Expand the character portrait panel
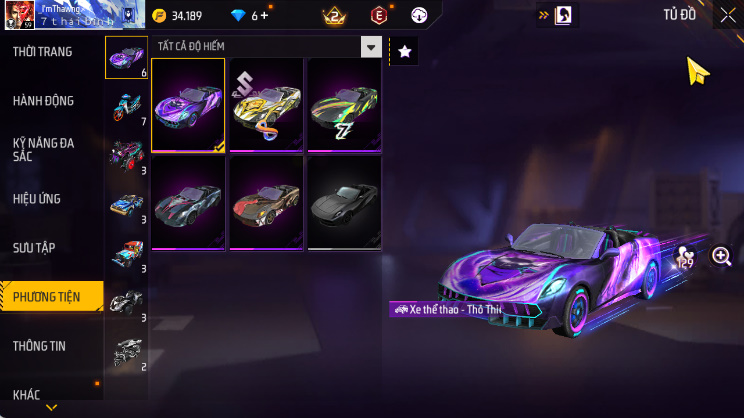 tap(557, 15)
